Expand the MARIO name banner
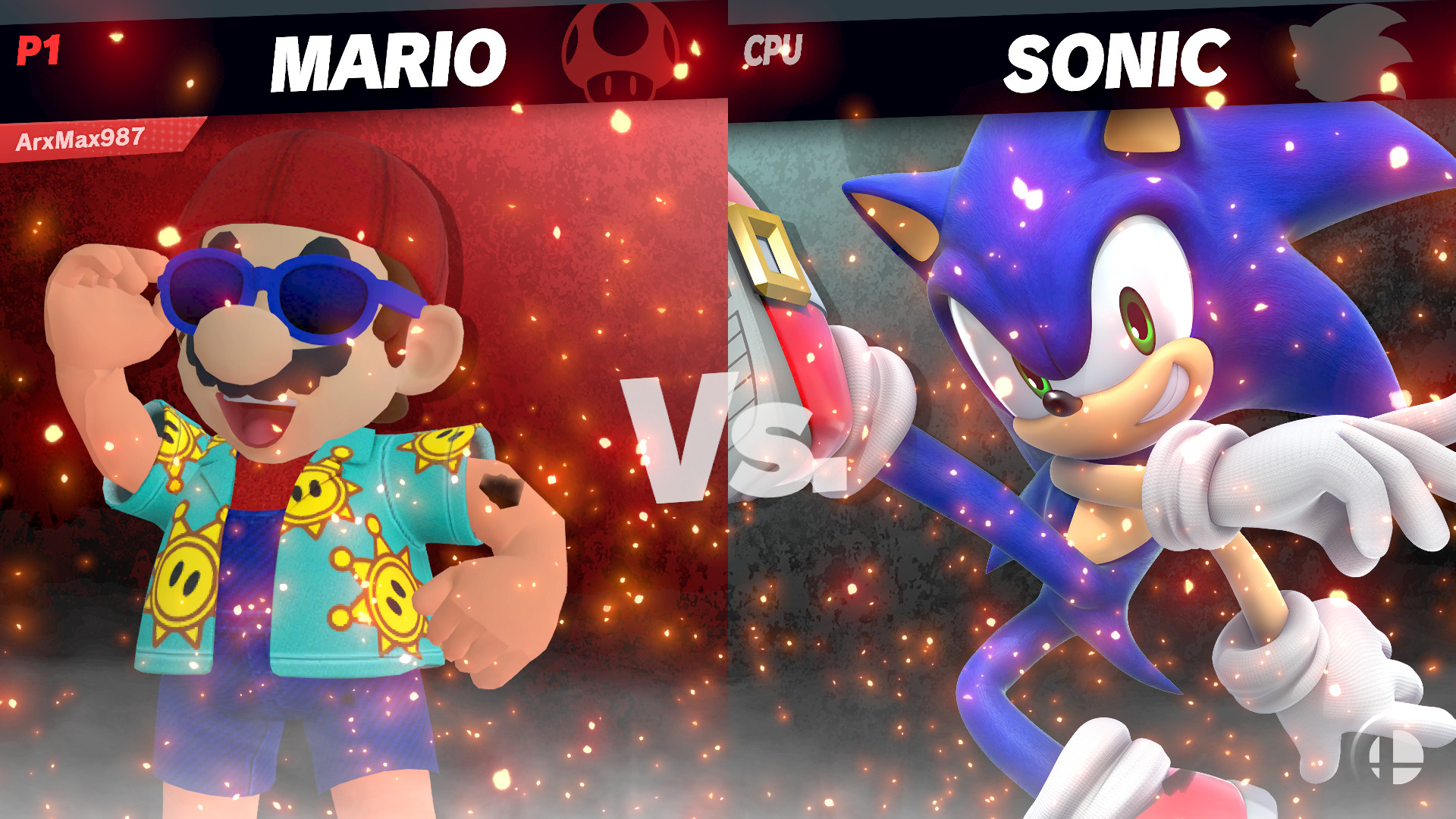Screen dimensions: 1456x819 pos(392,57)
